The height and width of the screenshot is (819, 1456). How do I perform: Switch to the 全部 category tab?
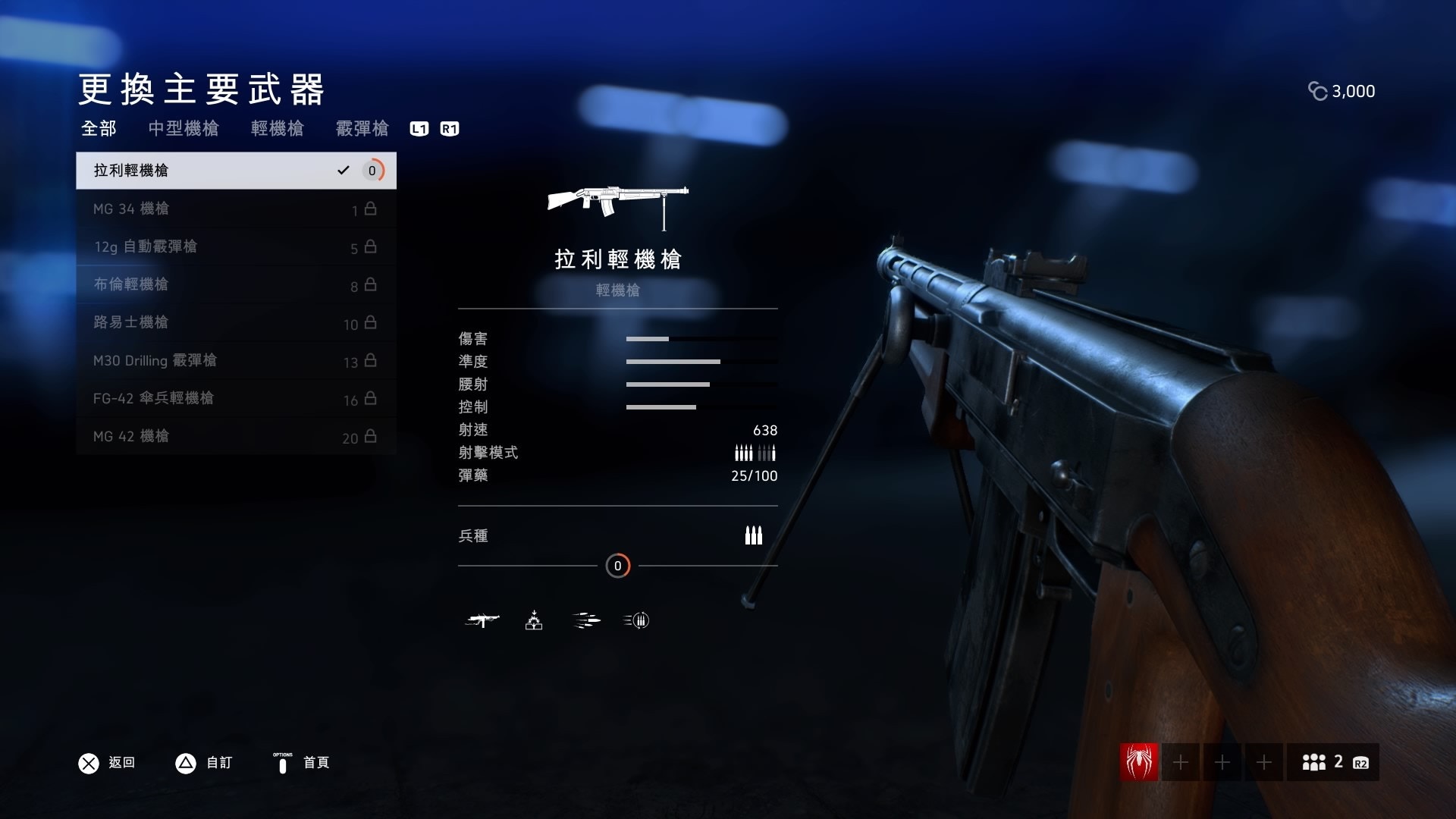[99, 129]
